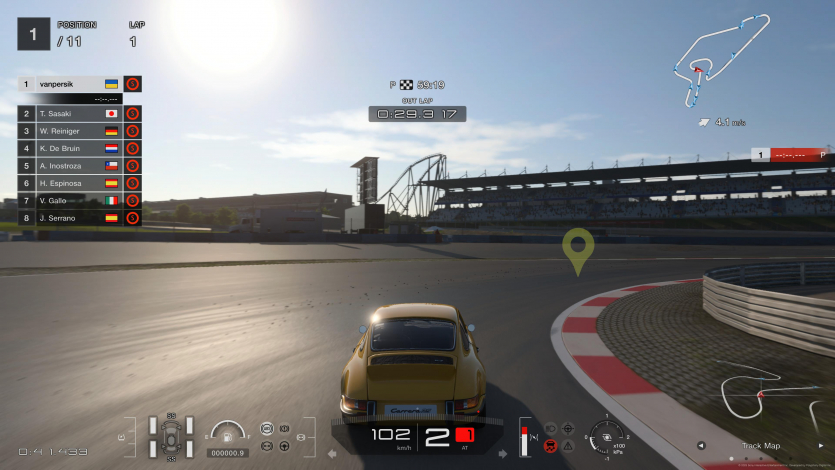Select vanpersik's row in the standings
835x470 pixels.
coord(70,84)
